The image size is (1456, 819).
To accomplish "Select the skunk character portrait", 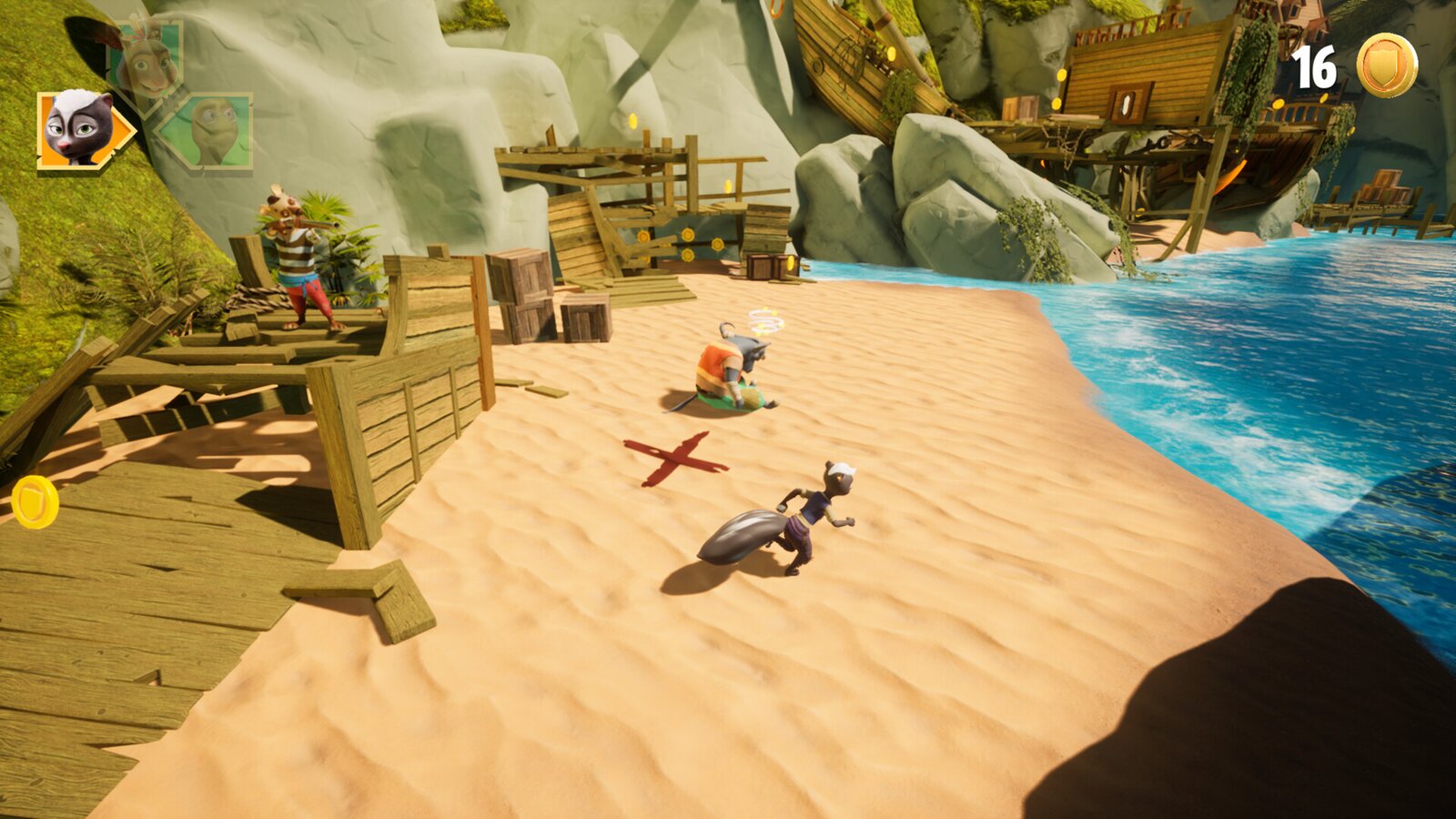I will tap(80, 129).
